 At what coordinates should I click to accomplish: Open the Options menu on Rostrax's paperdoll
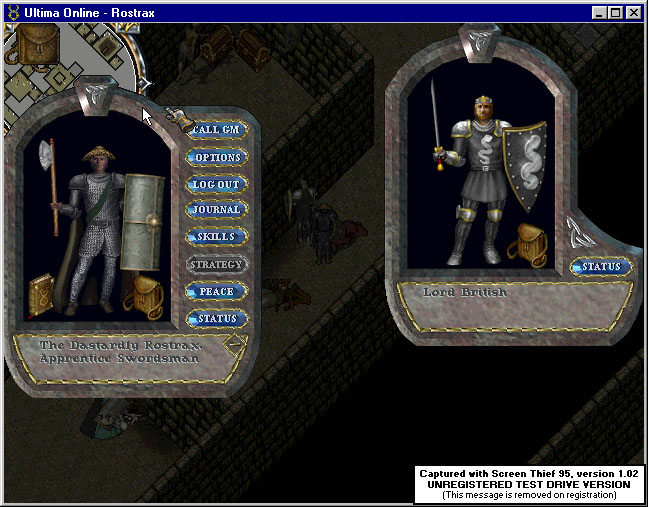tap(216, 157)
